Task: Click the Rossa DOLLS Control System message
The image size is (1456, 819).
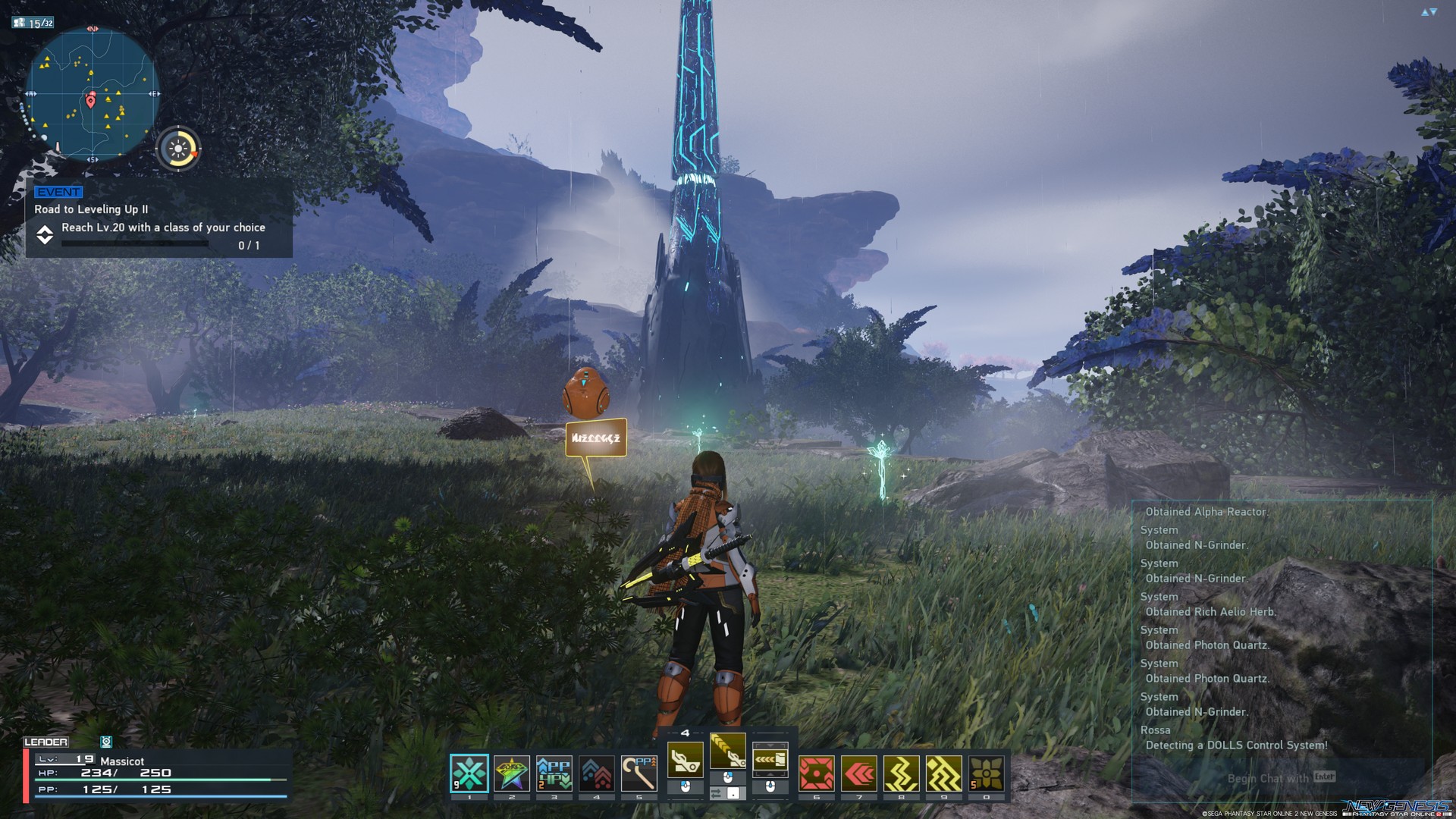Action: tap(1235, 745)
